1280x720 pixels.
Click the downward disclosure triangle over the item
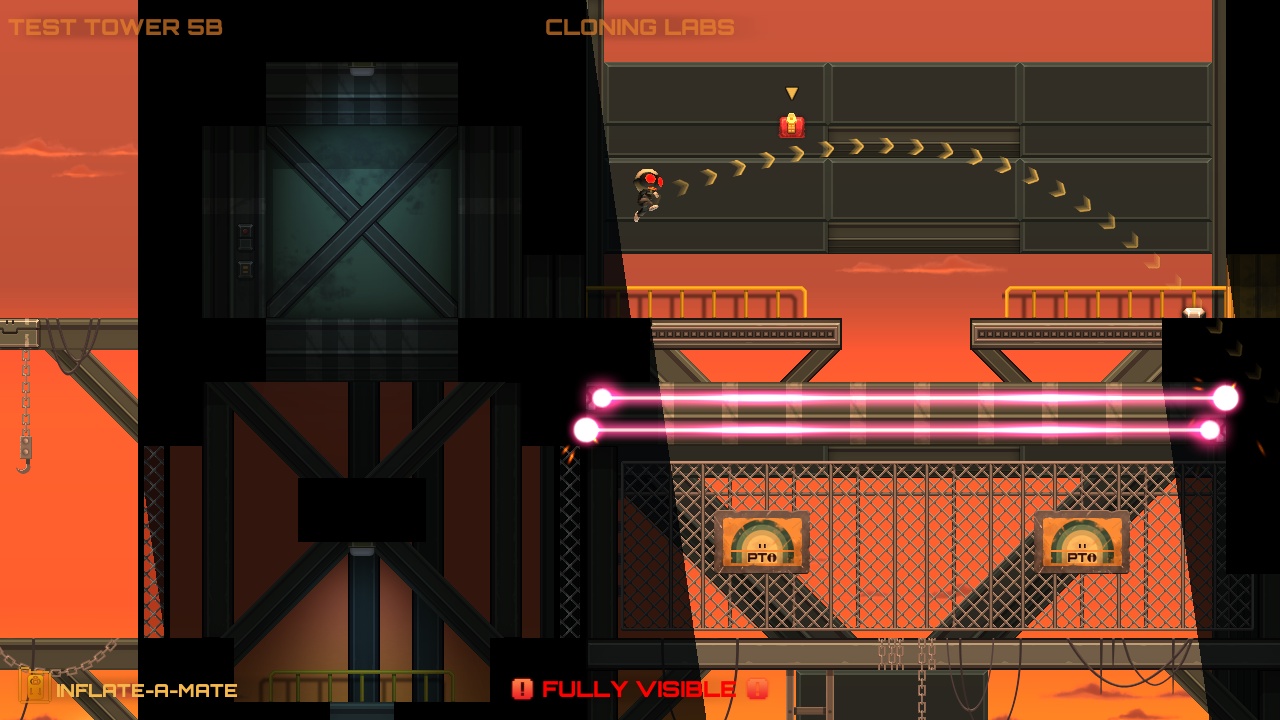pyautogui.click(x=790, y=92)
